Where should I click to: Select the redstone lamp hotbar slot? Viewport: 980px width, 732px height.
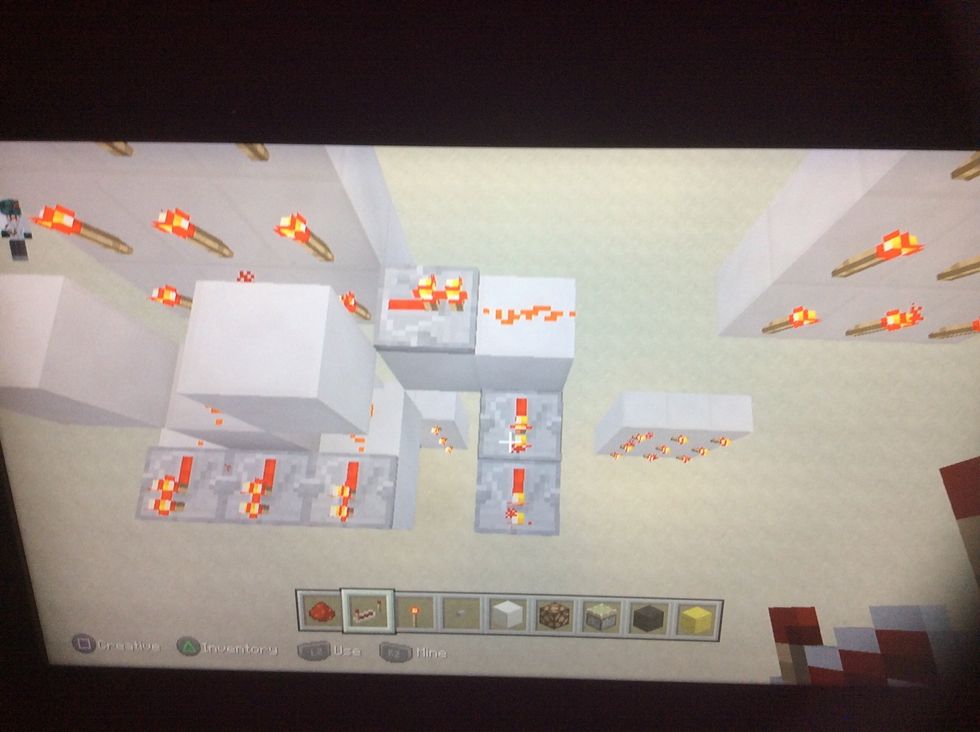pyautogui.click(x=553, y=616)
